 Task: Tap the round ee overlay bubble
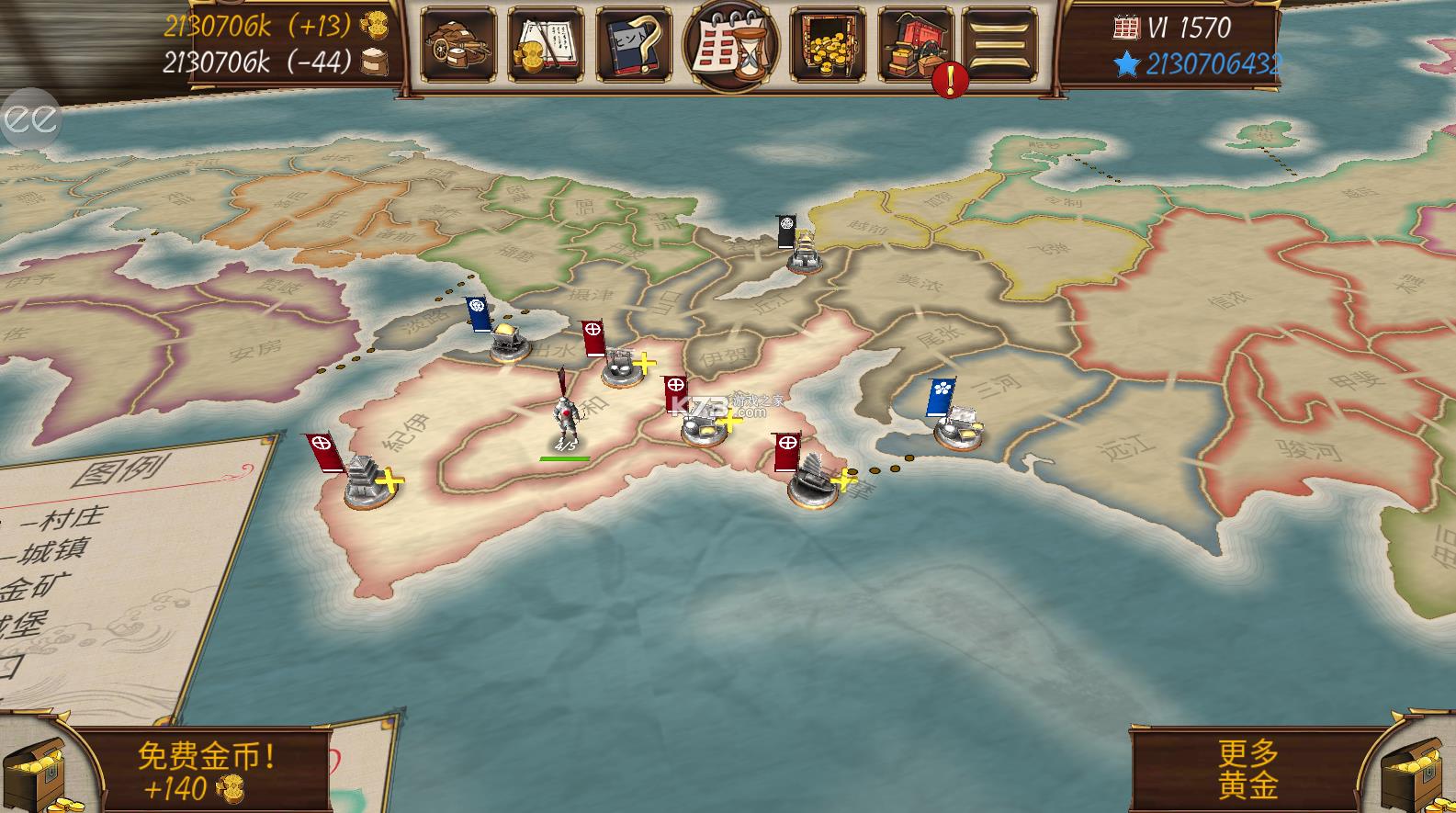[x=29, y=119]
